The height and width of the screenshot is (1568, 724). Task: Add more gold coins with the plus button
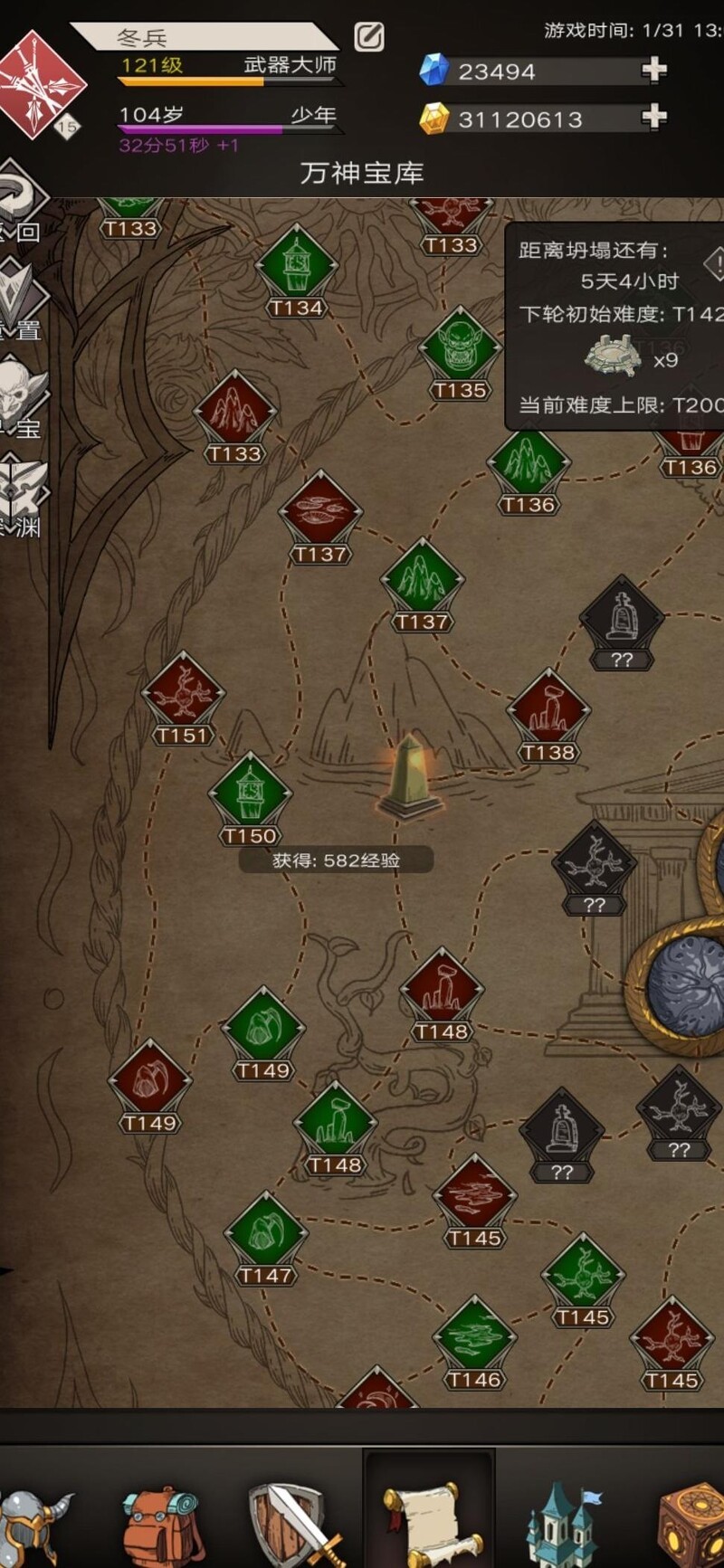click(x=653, y=118)
